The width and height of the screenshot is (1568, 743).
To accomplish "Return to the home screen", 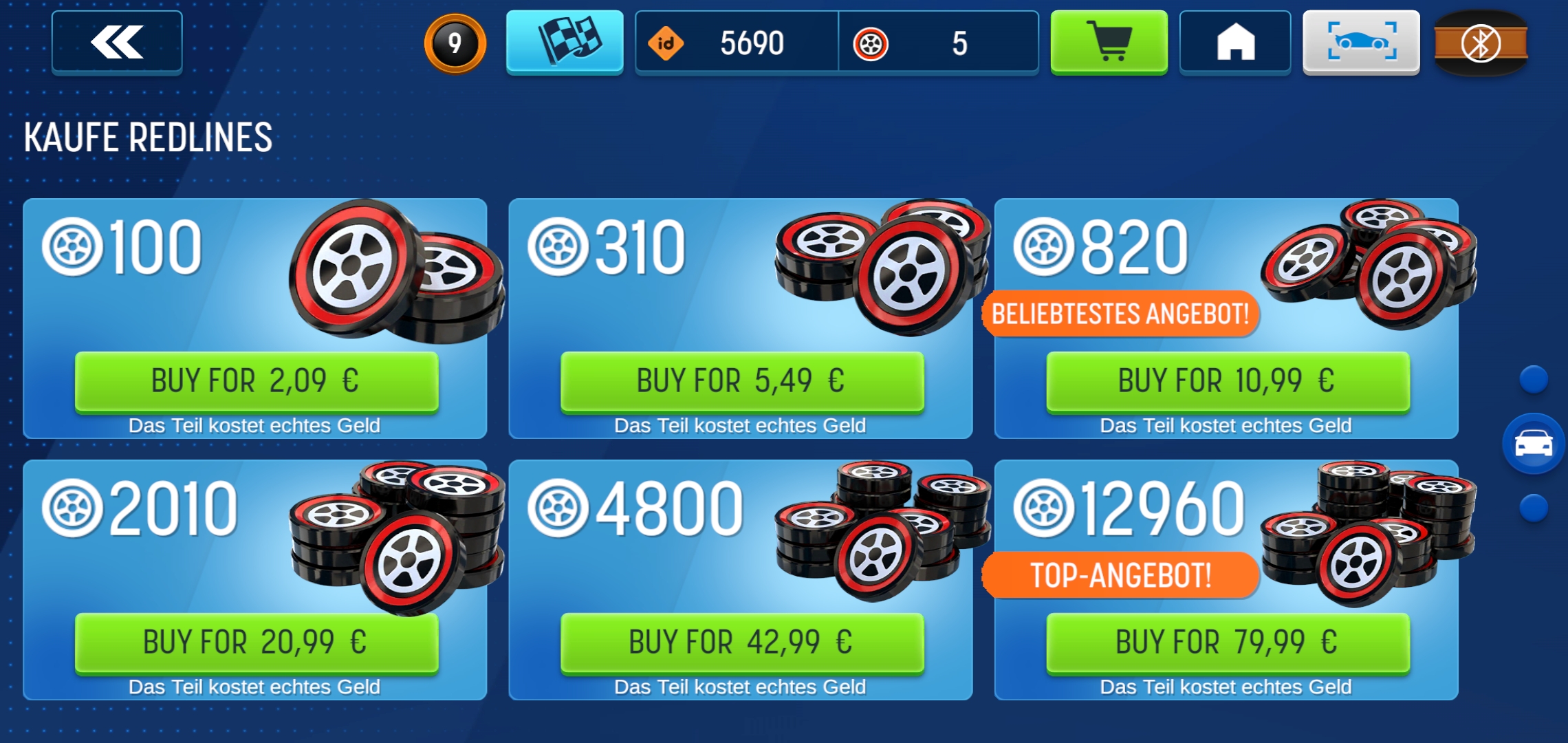I will [1235, 42].
